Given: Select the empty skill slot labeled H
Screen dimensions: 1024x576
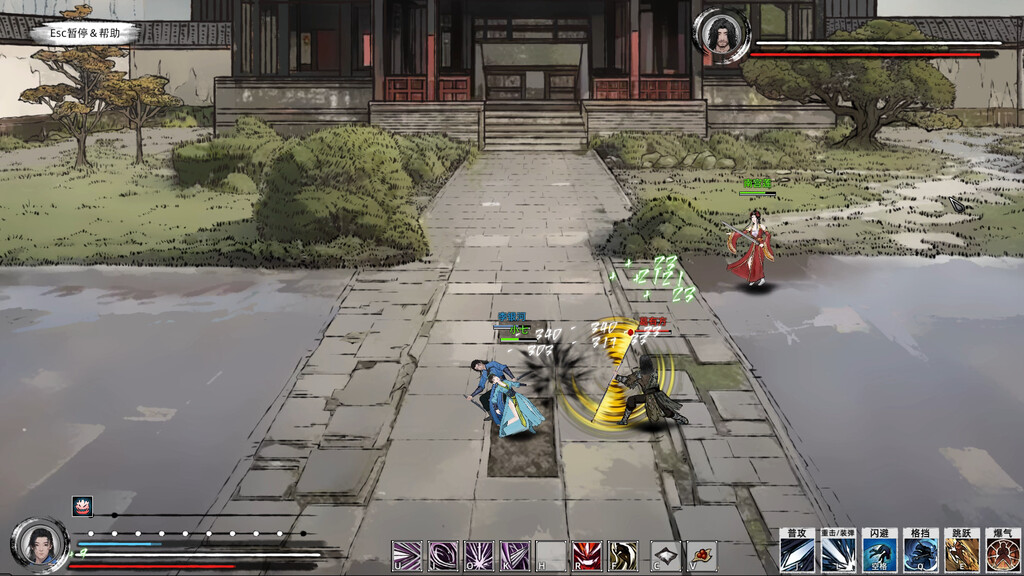Looking at the screenshot, I should tap(551, 555).
